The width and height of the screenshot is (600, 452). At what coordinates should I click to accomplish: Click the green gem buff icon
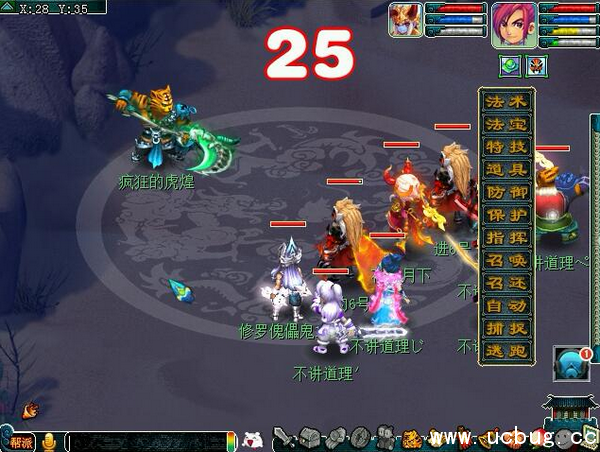510,66
